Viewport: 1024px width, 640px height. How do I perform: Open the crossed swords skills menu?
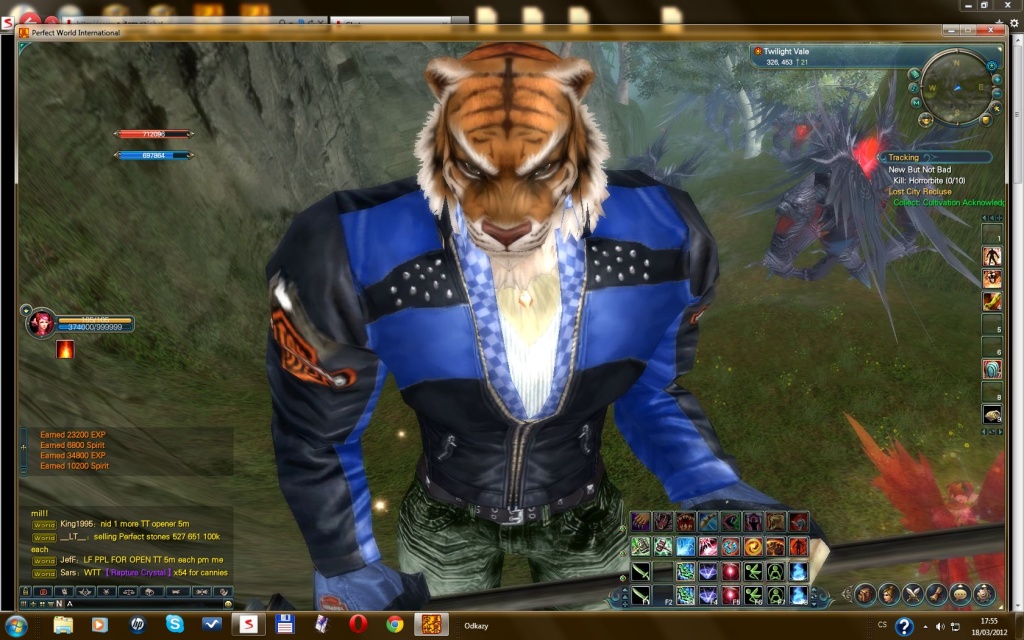coord(912,593)
